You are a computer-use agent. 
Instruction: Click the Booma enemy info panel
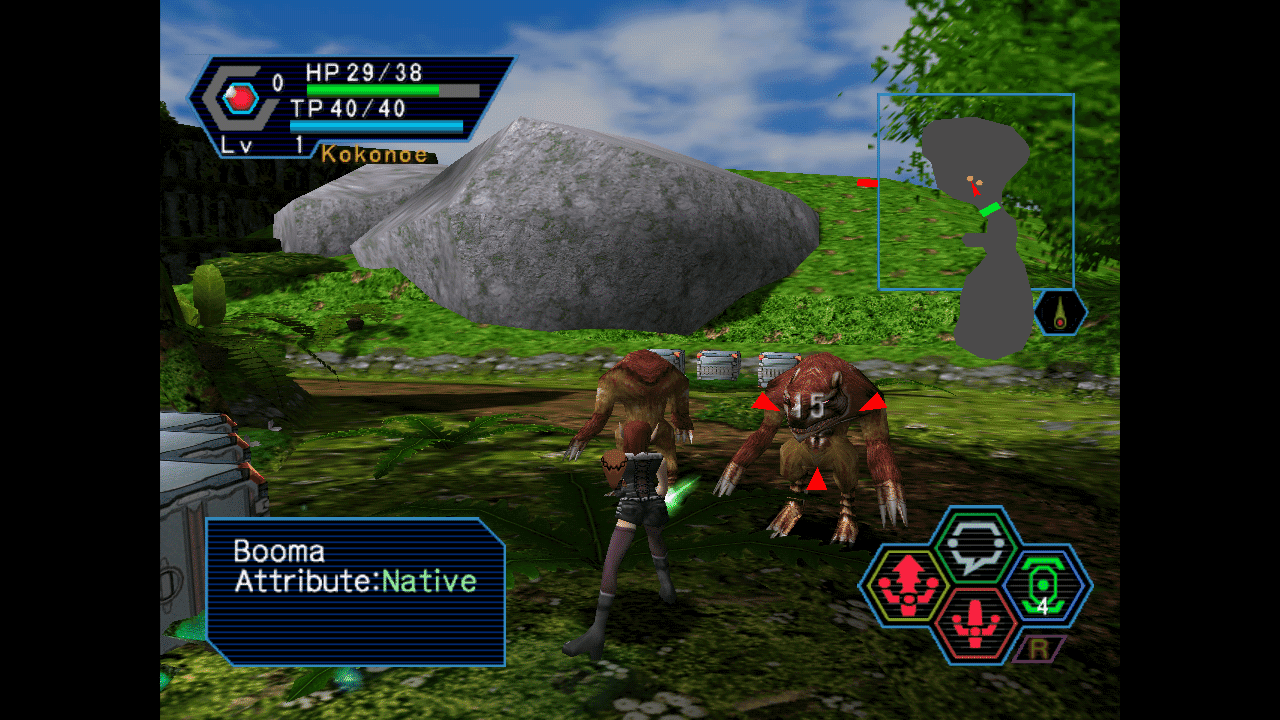click(356, 590)
